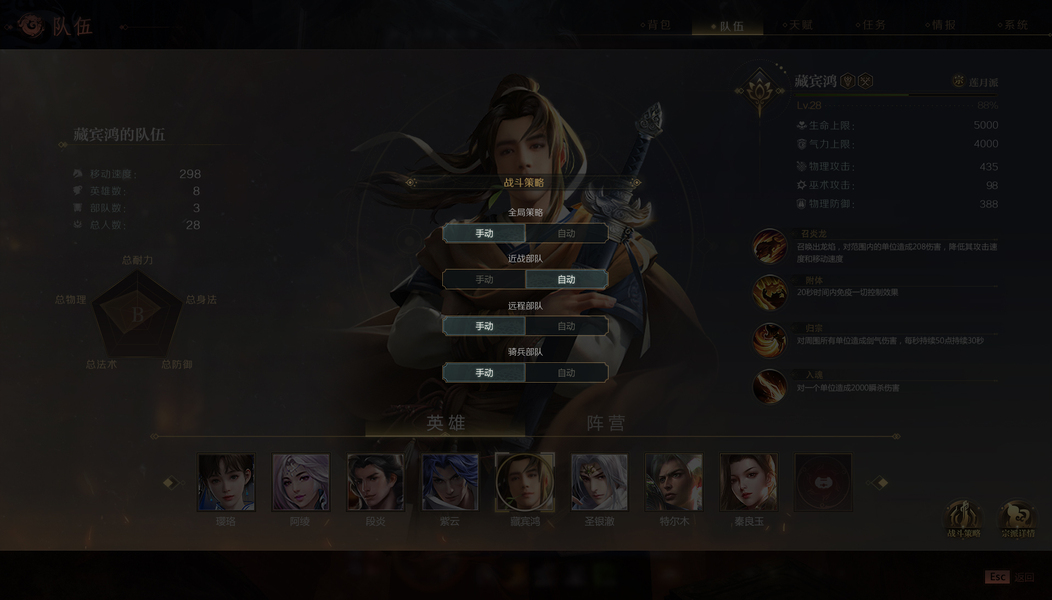The width and height of the screenshot is (1052, 600).
Task: Select hero portrait 阿绫
Action: pyautogui.click(x=300, y=483)
